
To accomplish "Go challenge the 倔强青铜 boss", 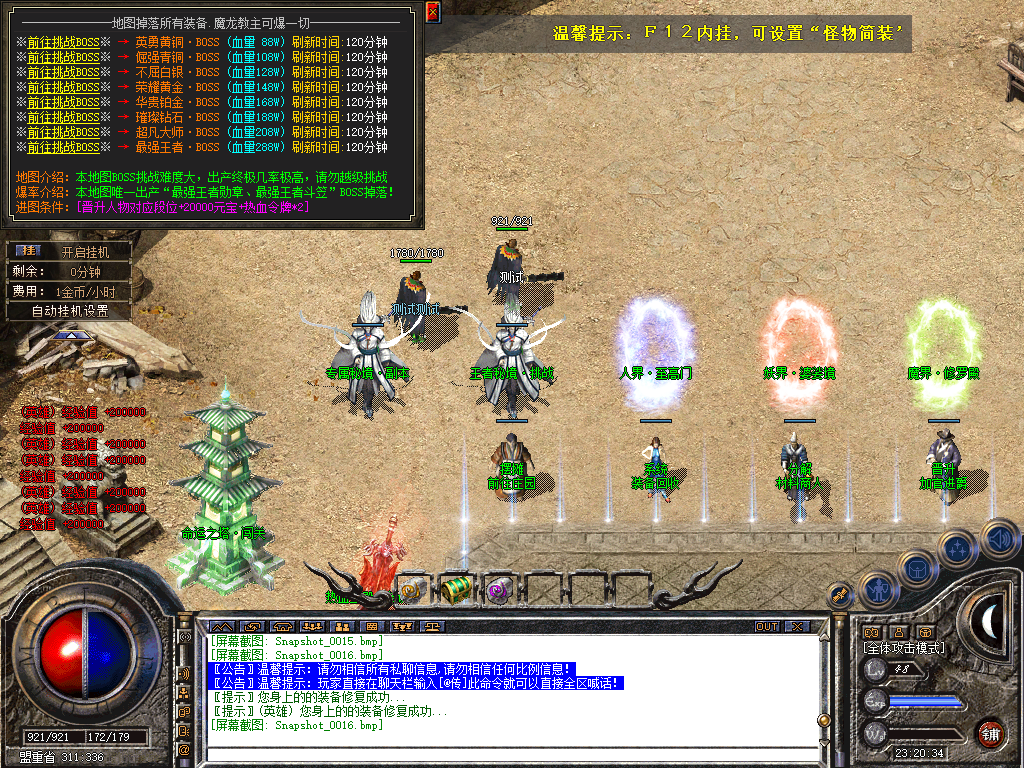I will (x=63, y=58).
